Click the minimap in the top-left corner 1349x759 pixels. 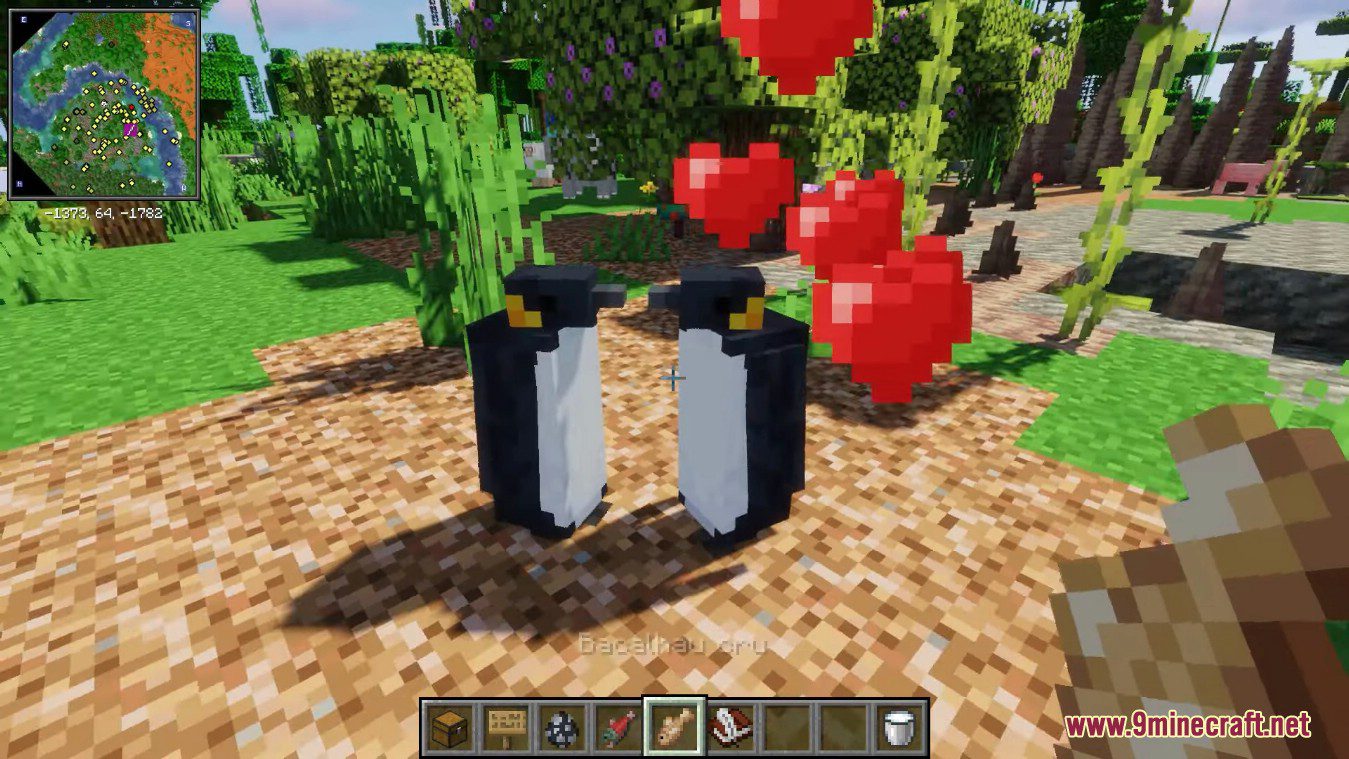pos(105,105)
